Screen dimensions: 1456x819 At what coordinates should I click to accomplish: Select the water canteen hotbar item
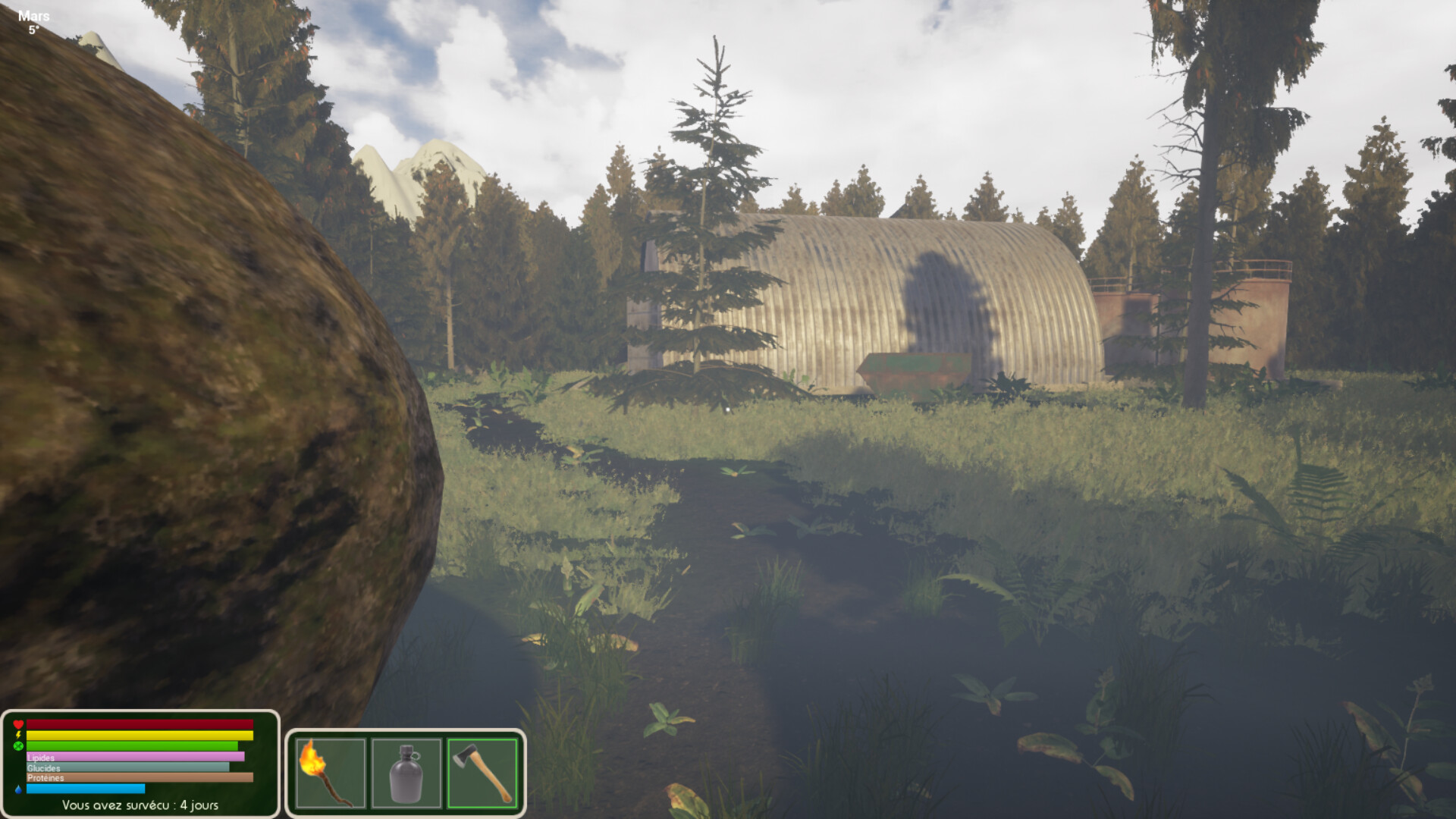pos(407,773)
